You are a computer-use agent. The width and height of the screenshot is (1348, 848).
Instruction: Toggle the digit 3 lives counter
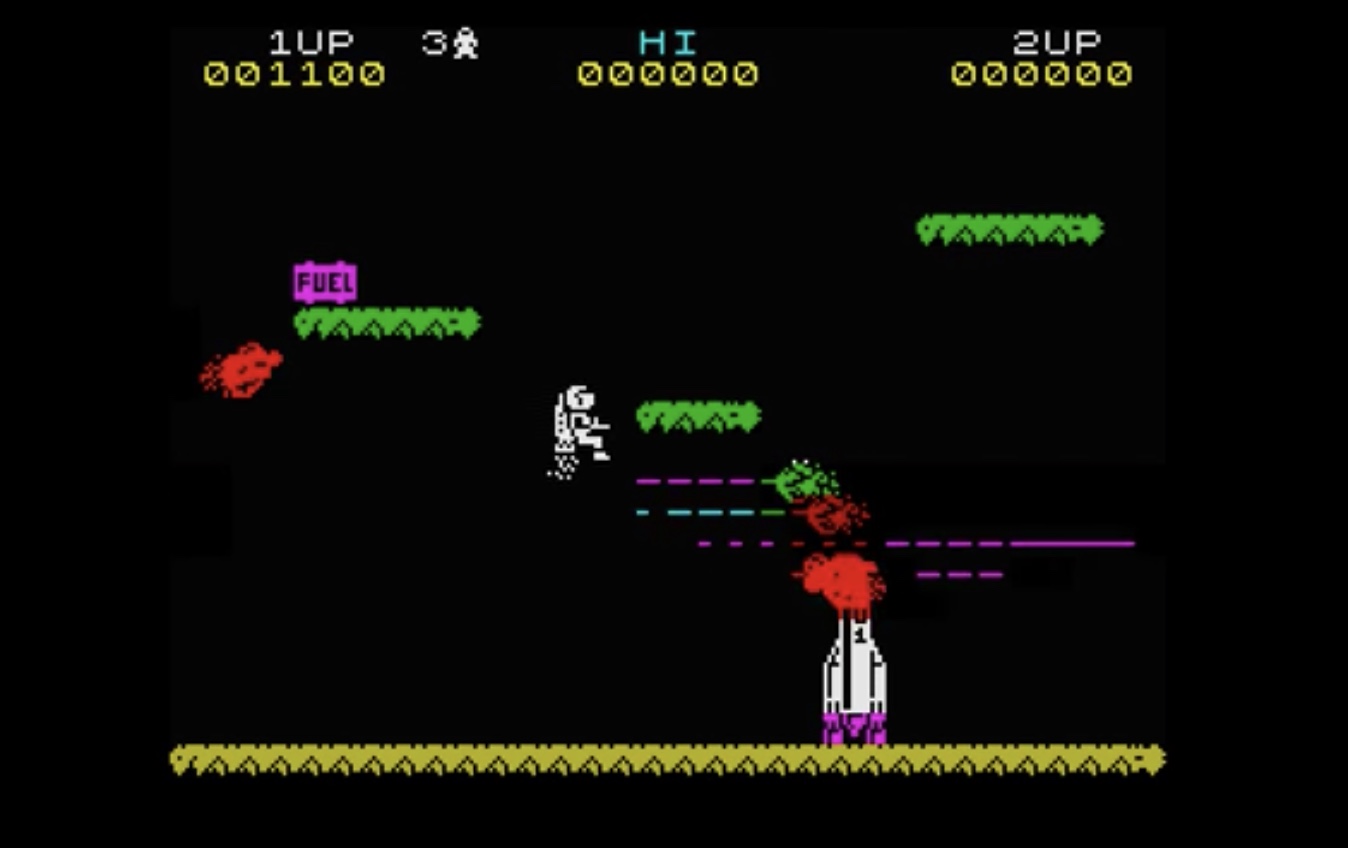click(434, 41)
